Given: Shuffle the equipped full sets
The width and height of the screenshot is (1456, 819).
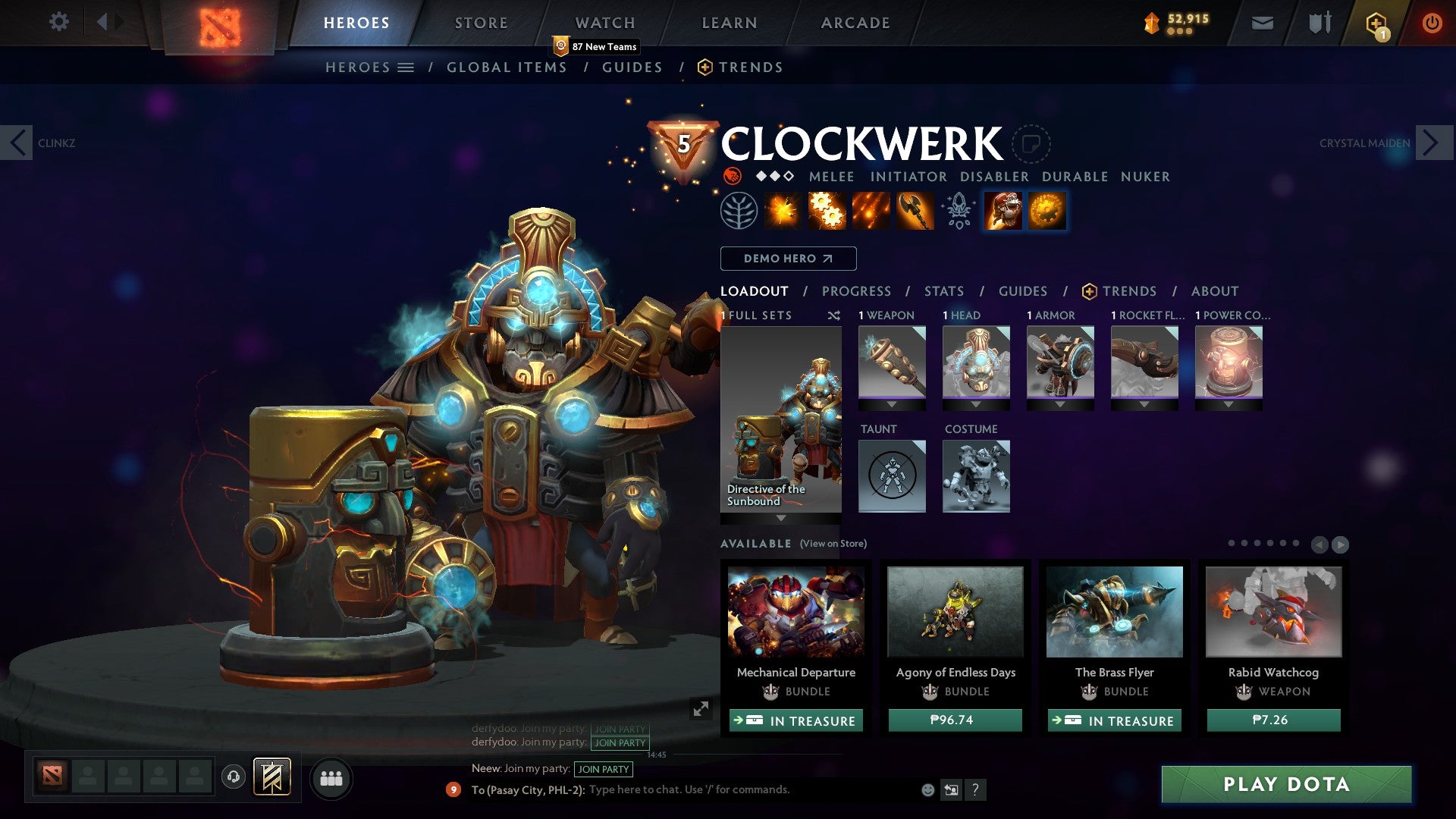Looking at the screenshot, I should tap(834, 315).
